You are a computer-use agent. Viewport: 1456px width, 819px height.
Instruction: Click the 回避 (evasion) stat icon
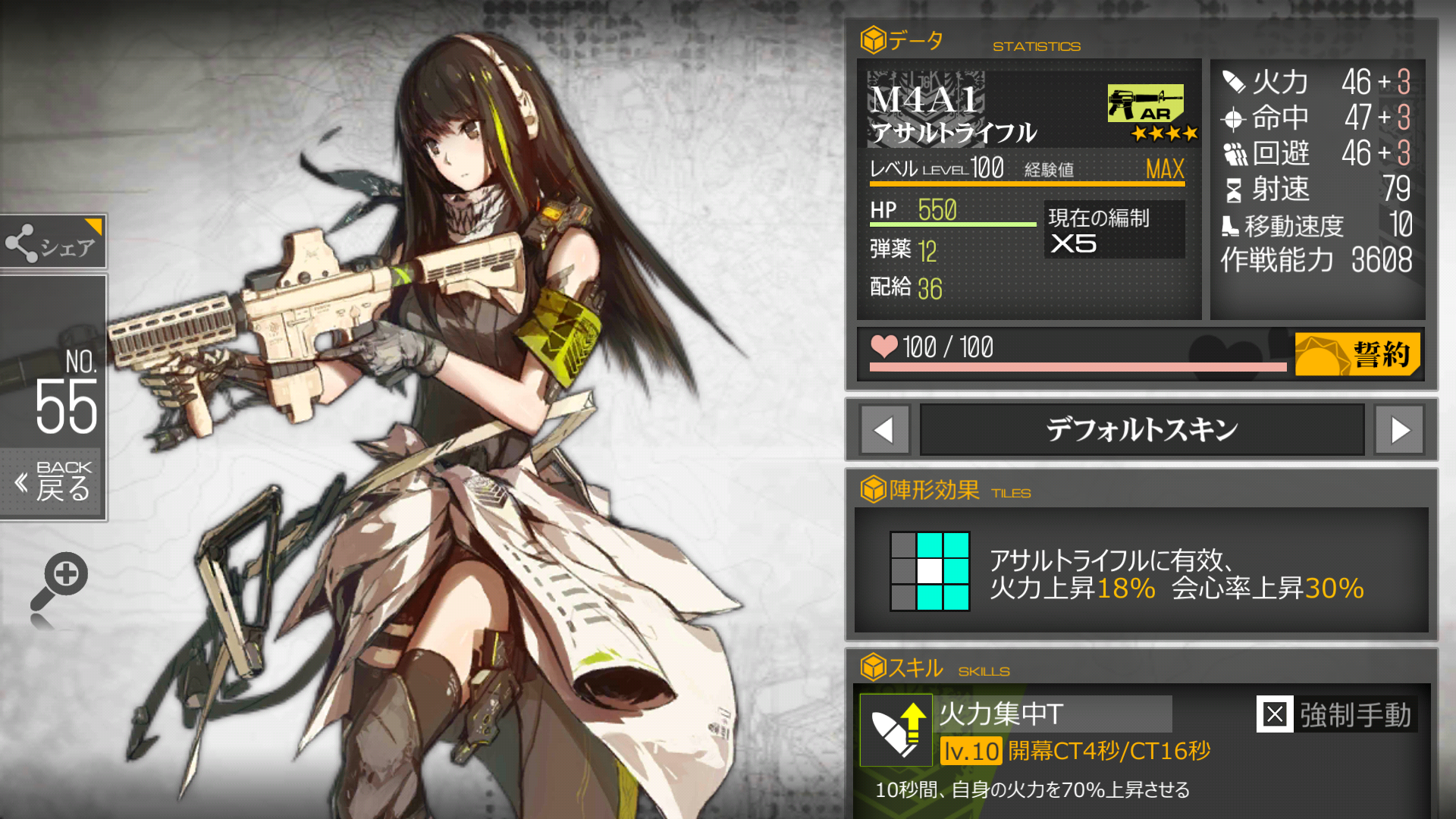coord(1236,154)
